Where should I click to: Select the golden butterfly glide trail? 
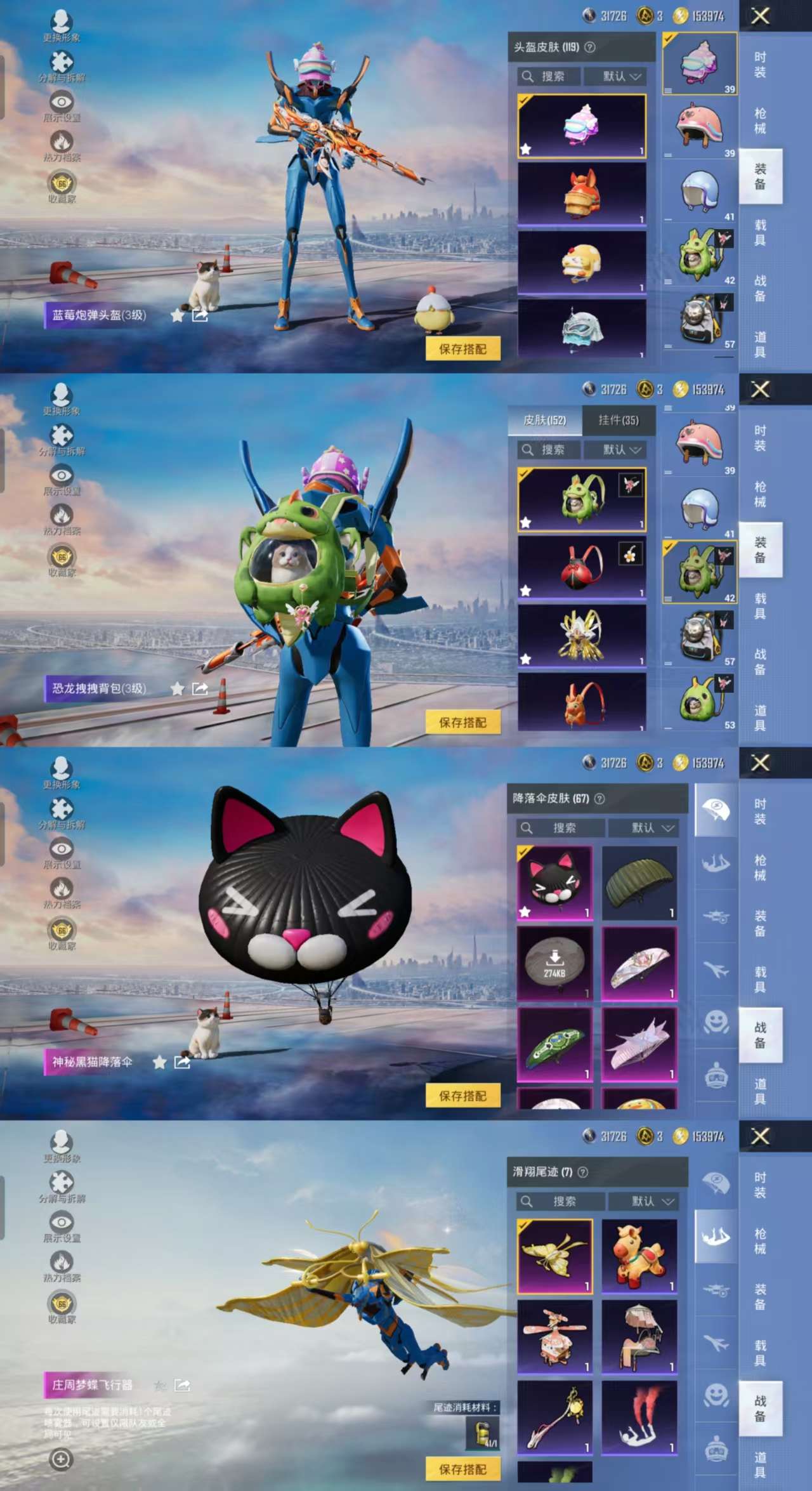554,1256
